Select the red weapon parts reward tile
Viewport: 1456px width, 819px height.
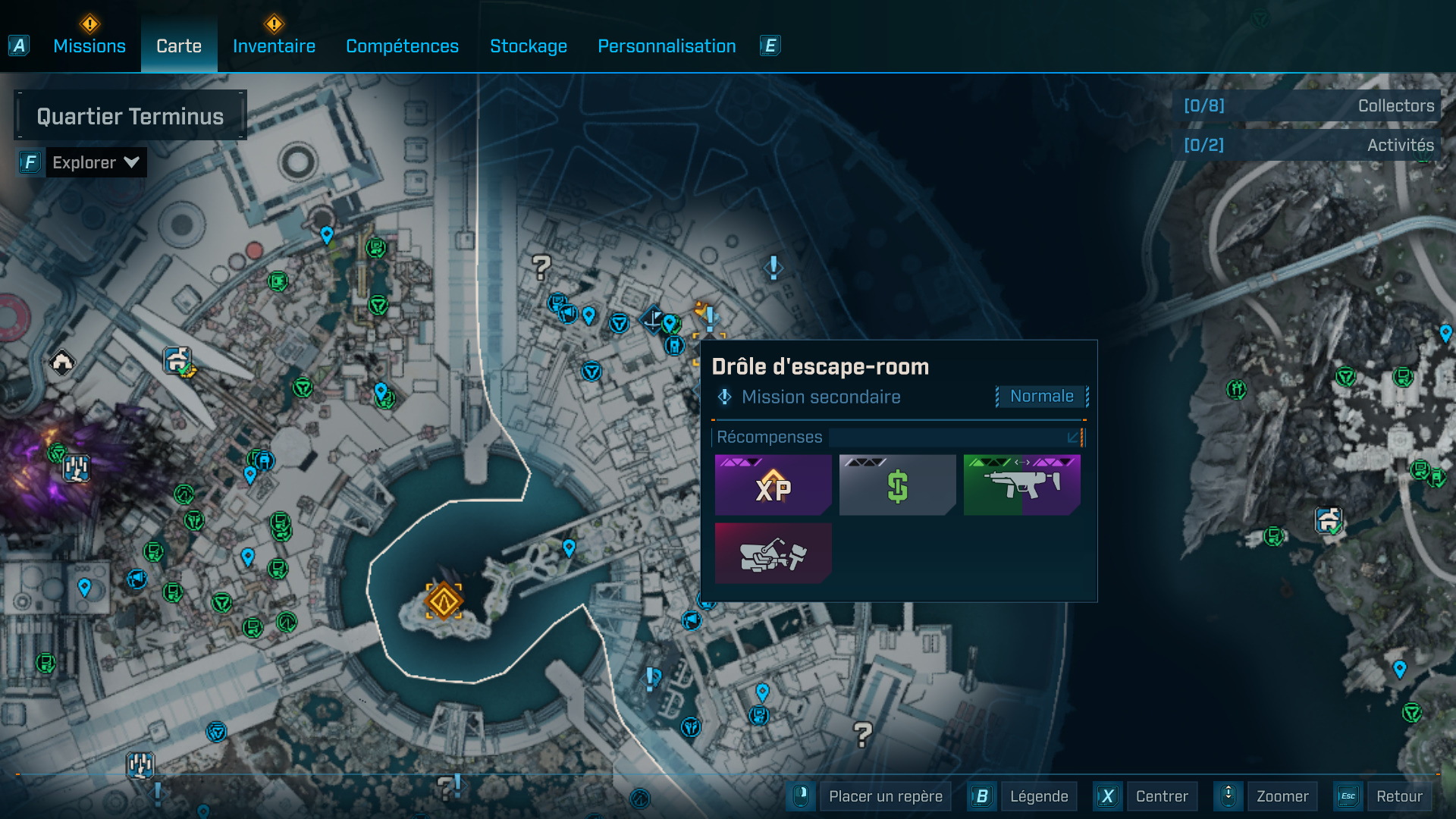[x=773, y=554]
